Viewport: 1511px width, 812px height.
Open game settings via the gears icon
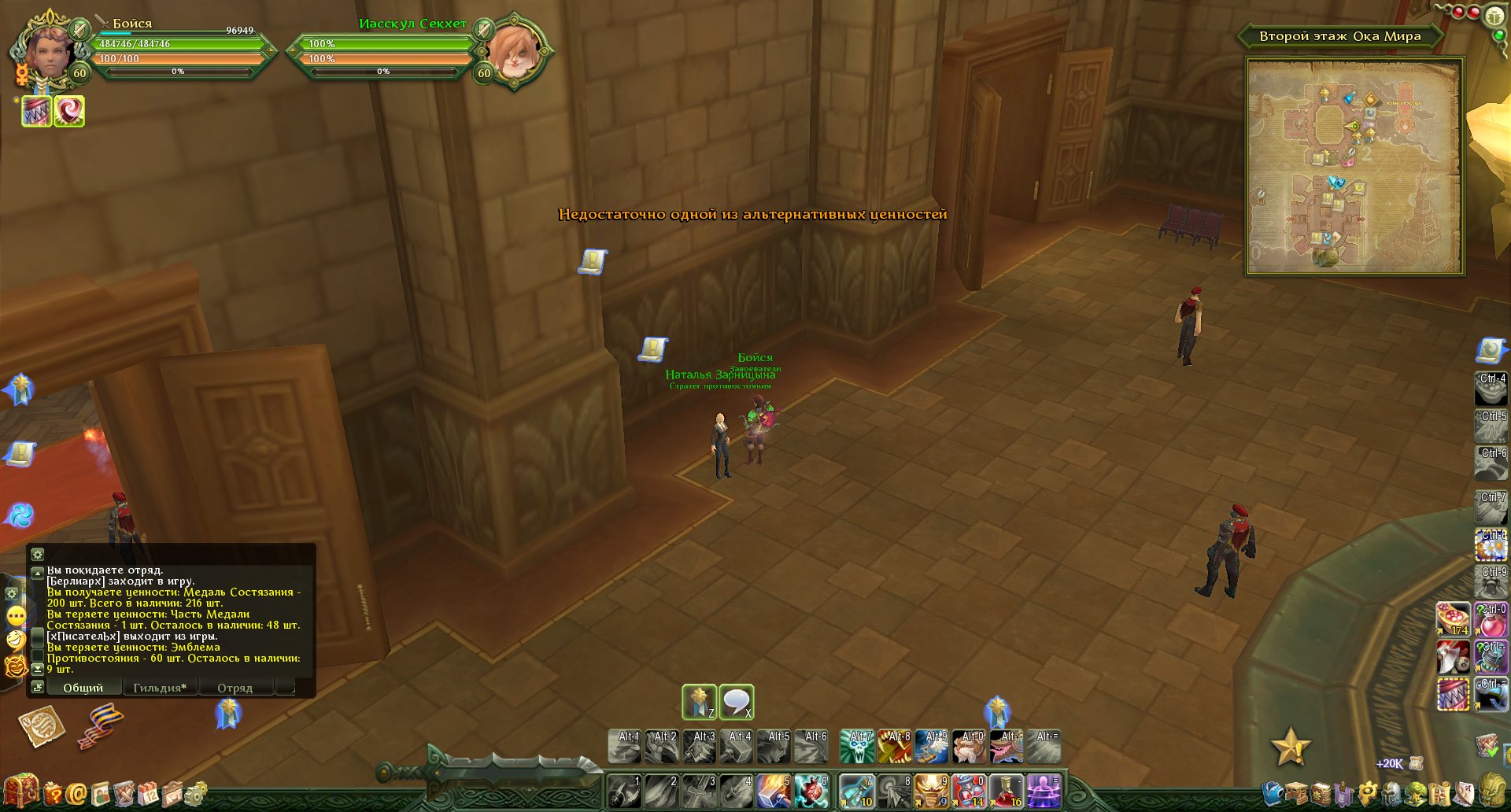point(197,794)
